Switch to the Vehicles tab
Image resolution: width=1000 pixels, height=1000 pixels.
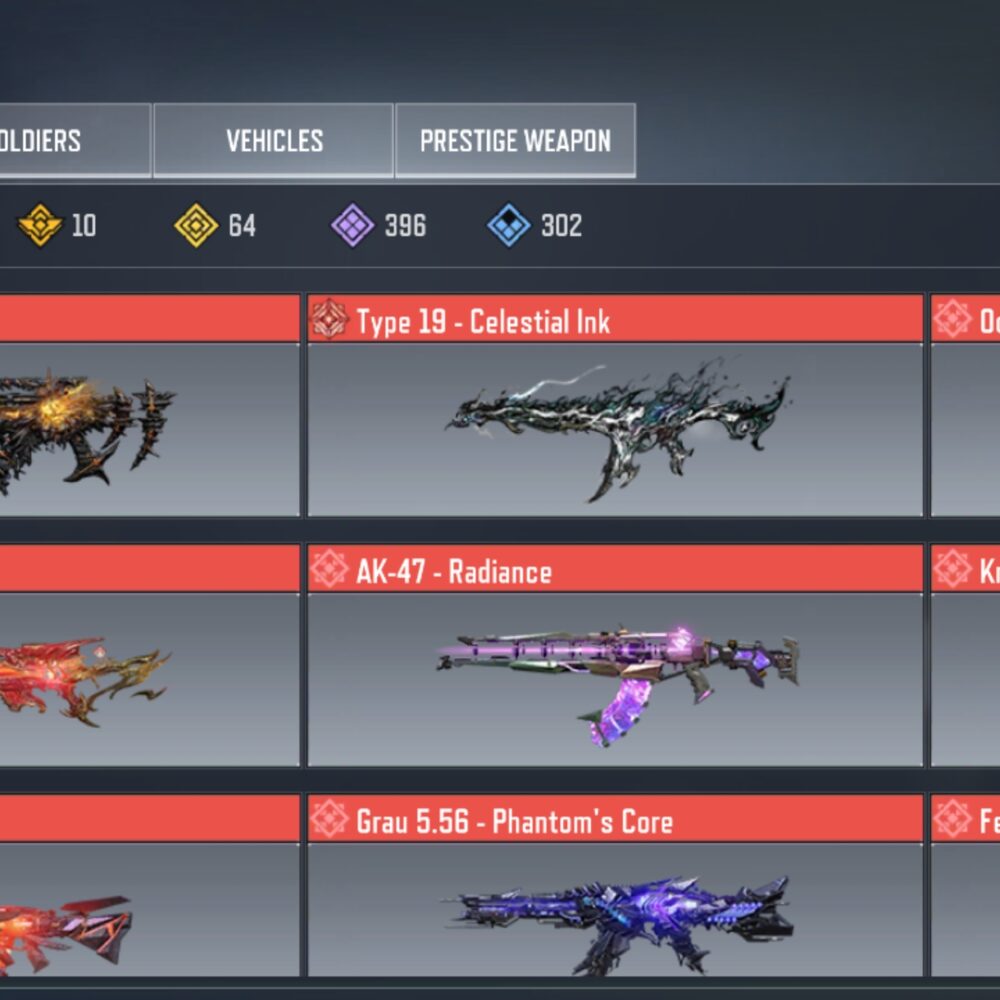(273, 141)
